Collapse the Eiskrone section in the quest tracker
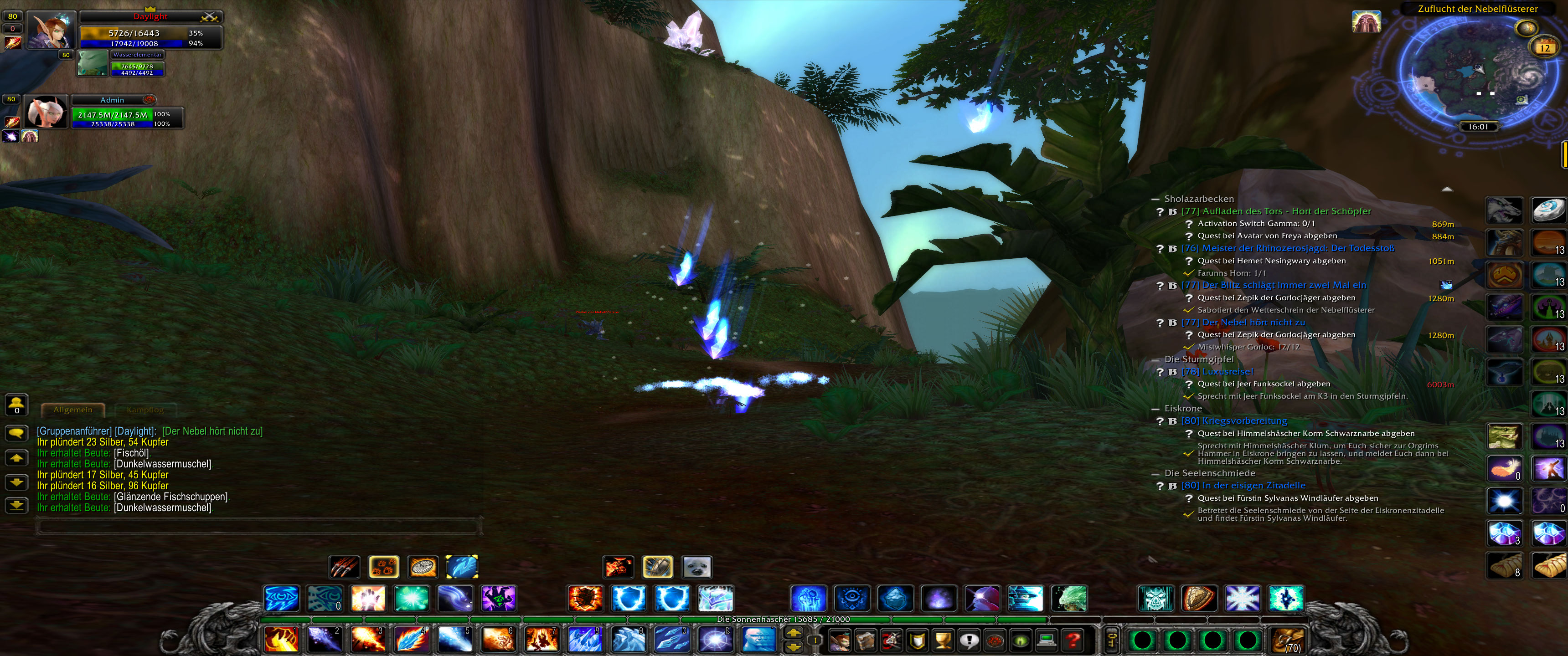The height and width of the screenshot is (656, 1568). point(1155,408)
